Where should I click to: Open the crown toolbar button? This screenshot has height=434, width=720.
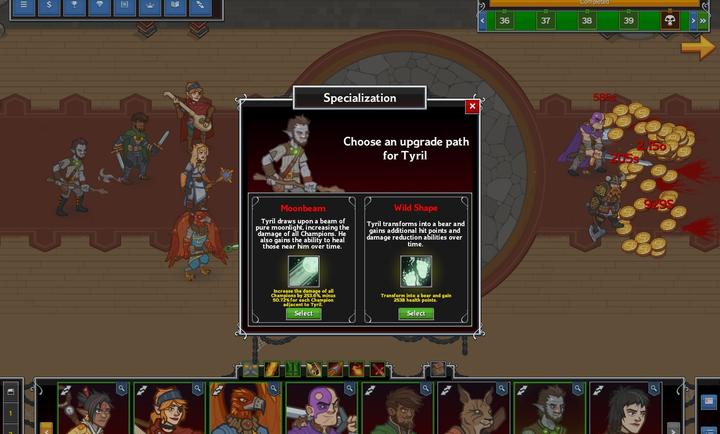149,6
